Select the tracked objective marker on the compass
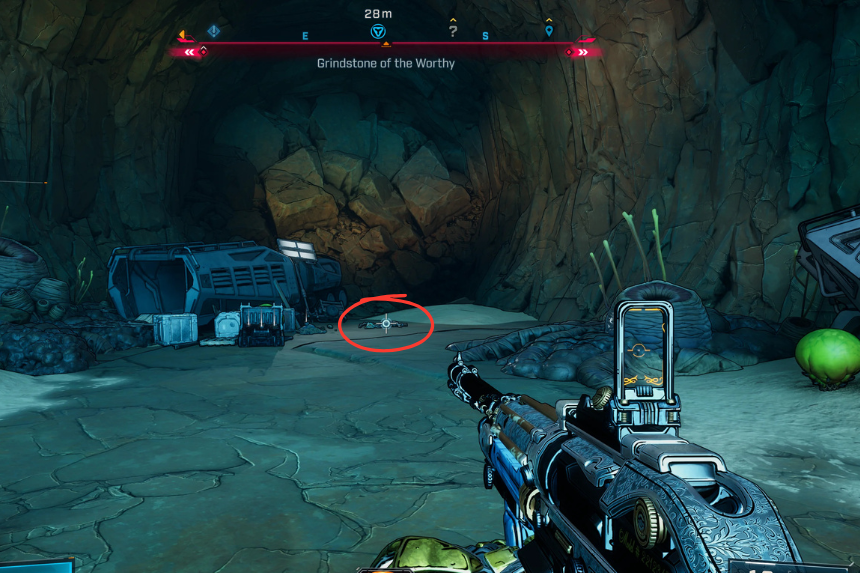The height and width of the screenshot is (573, 860). pyautogui.click(x=378, y=32)
